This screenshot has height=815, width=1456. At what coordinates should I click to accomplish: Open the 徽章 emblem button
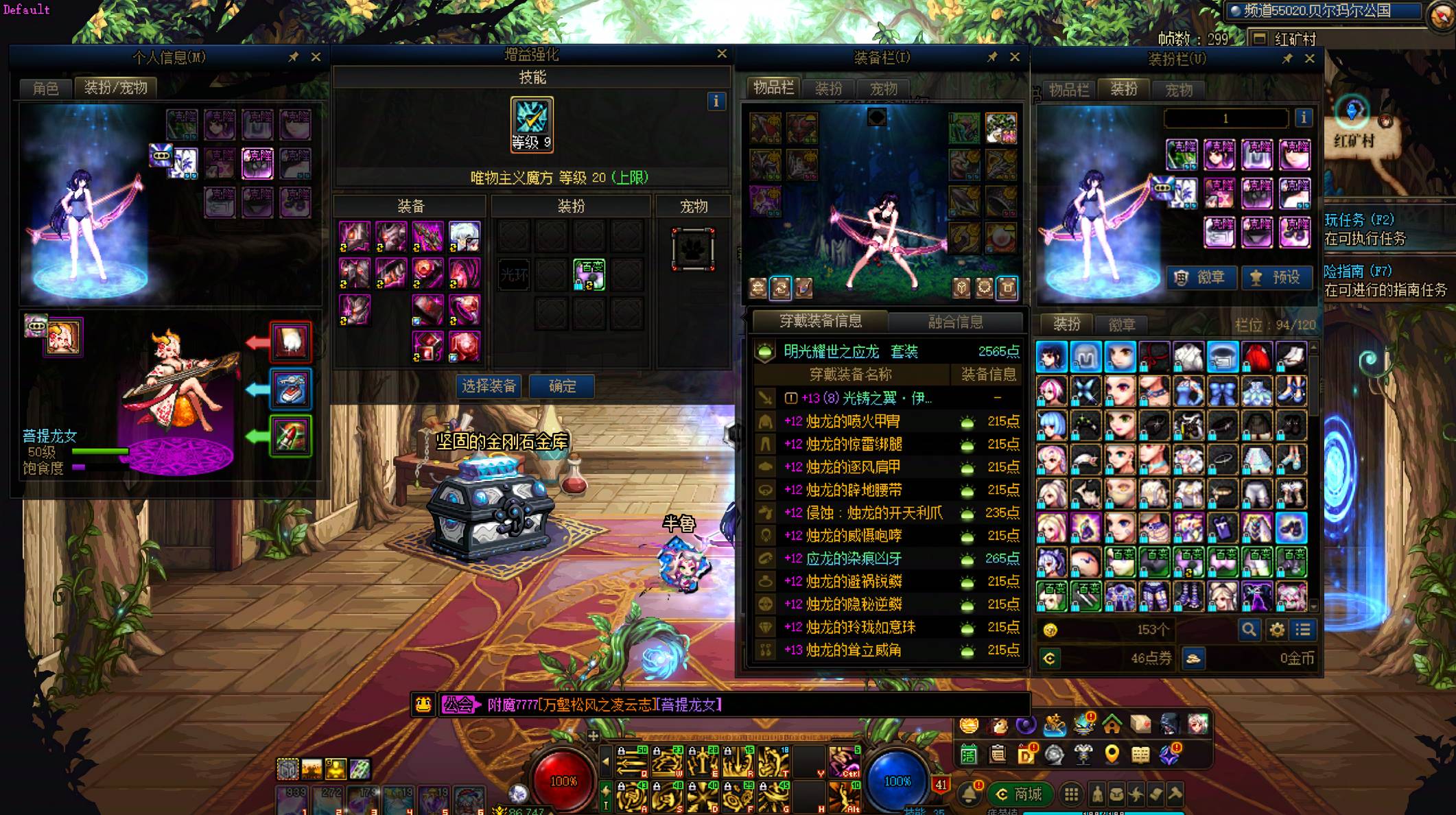[1201, 277]
